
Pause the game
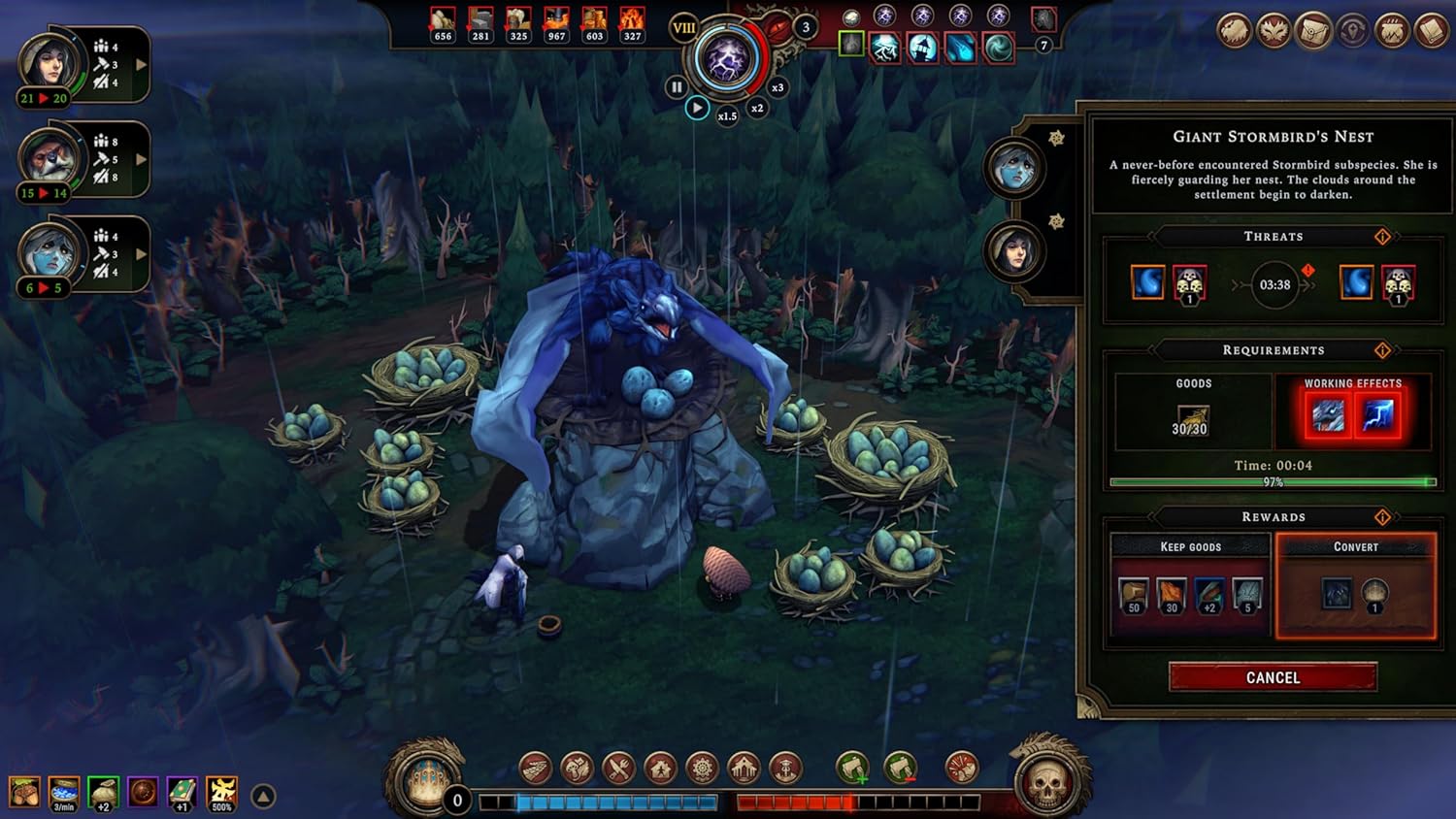[x=677, y=87]
